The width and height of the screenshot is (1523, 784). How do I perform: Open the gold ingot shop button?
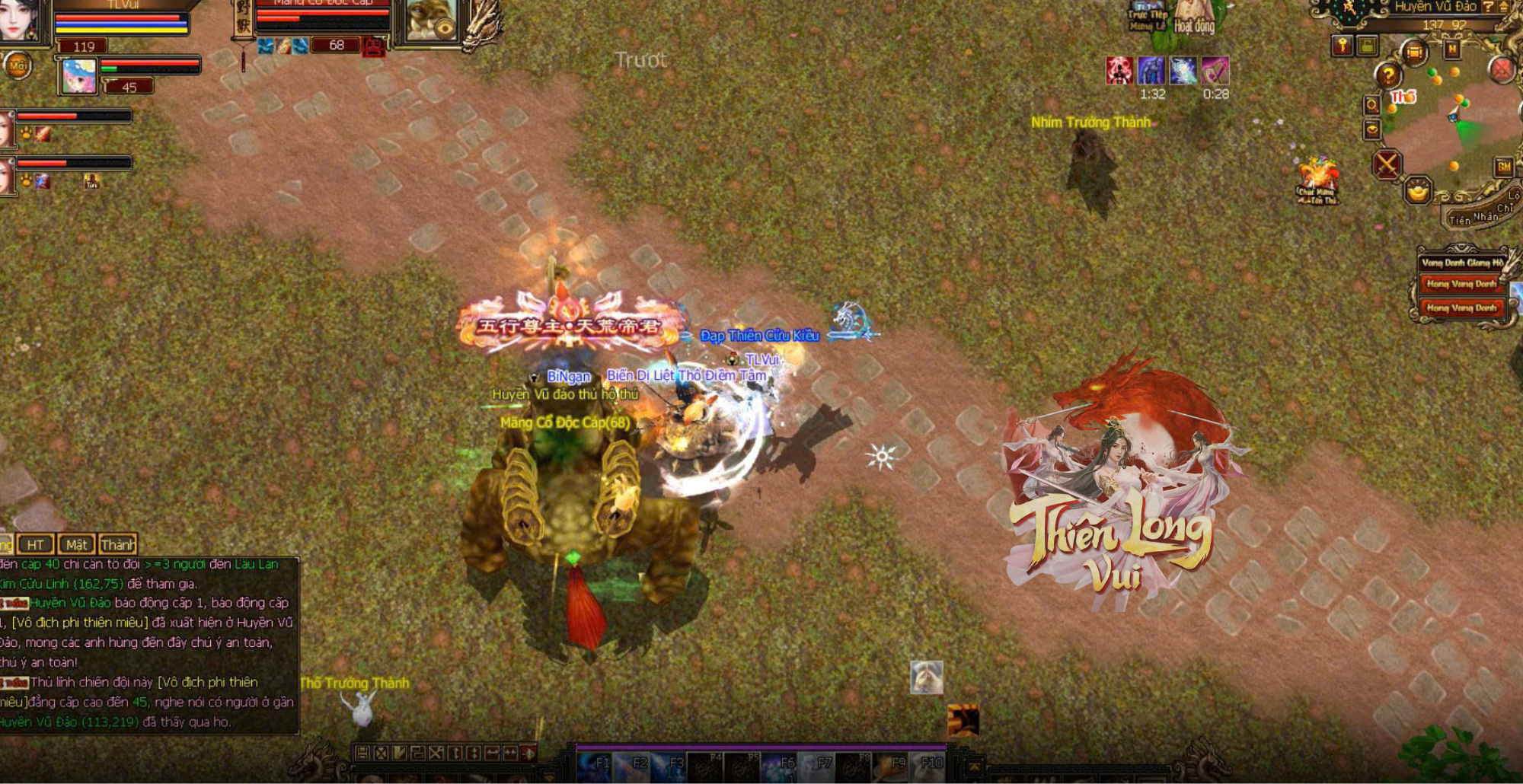pyautogui.click(x=1418, y=190)
